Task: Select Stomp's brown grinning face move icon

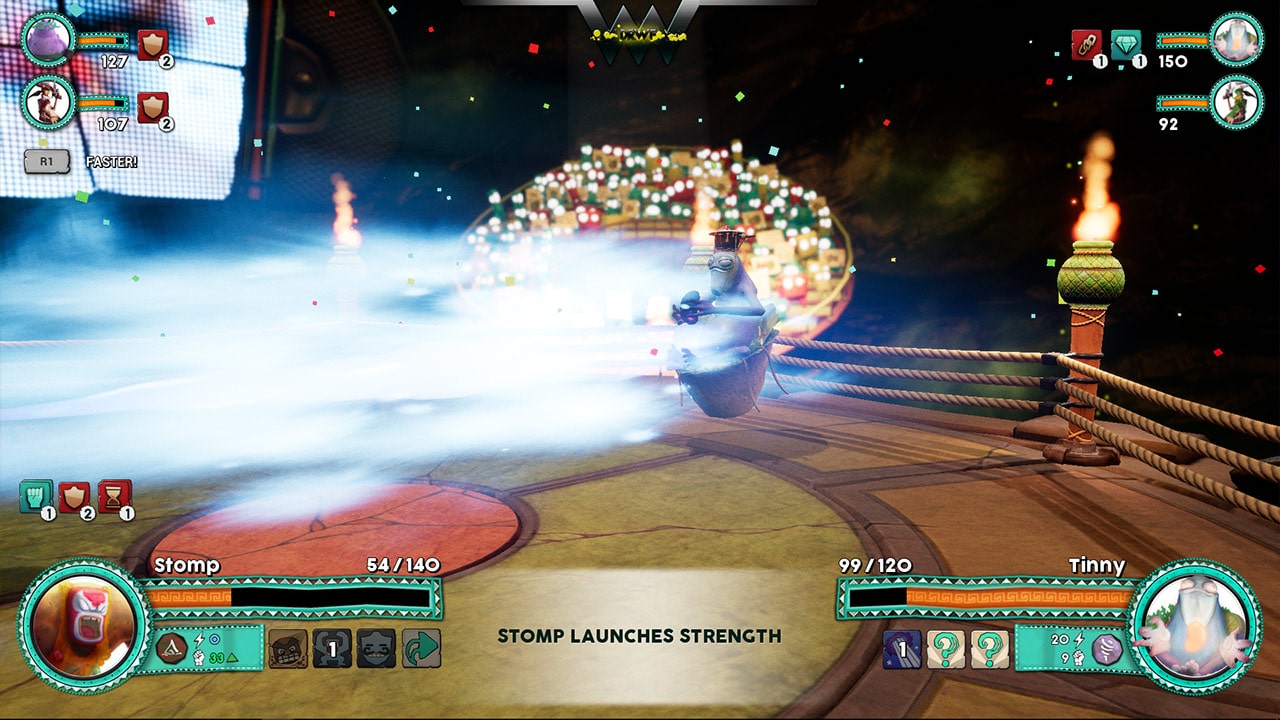Action: (x=288, y=648)
